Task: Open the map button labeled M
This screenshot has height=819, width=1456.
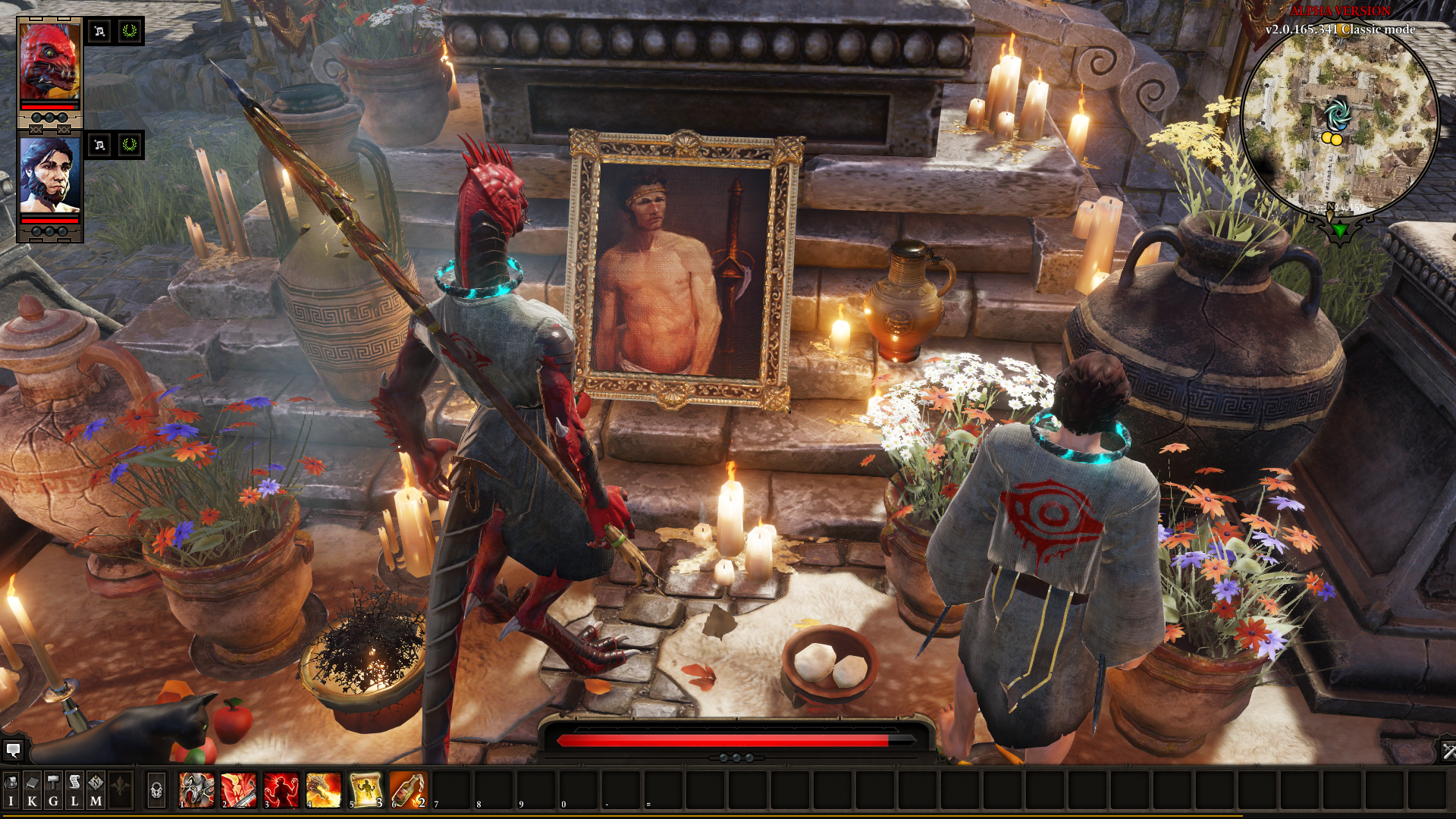Action: click(x=96, y=790)
